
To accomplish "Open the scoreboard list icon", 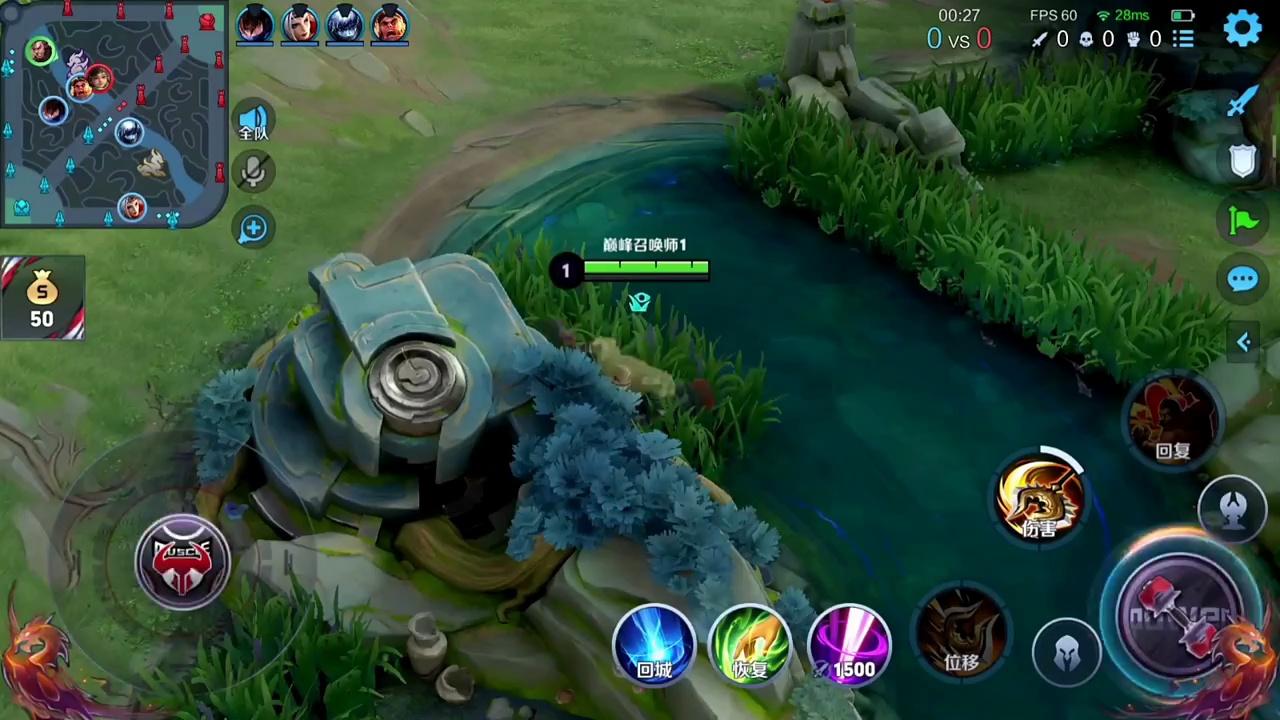I will click(1184, 39).
